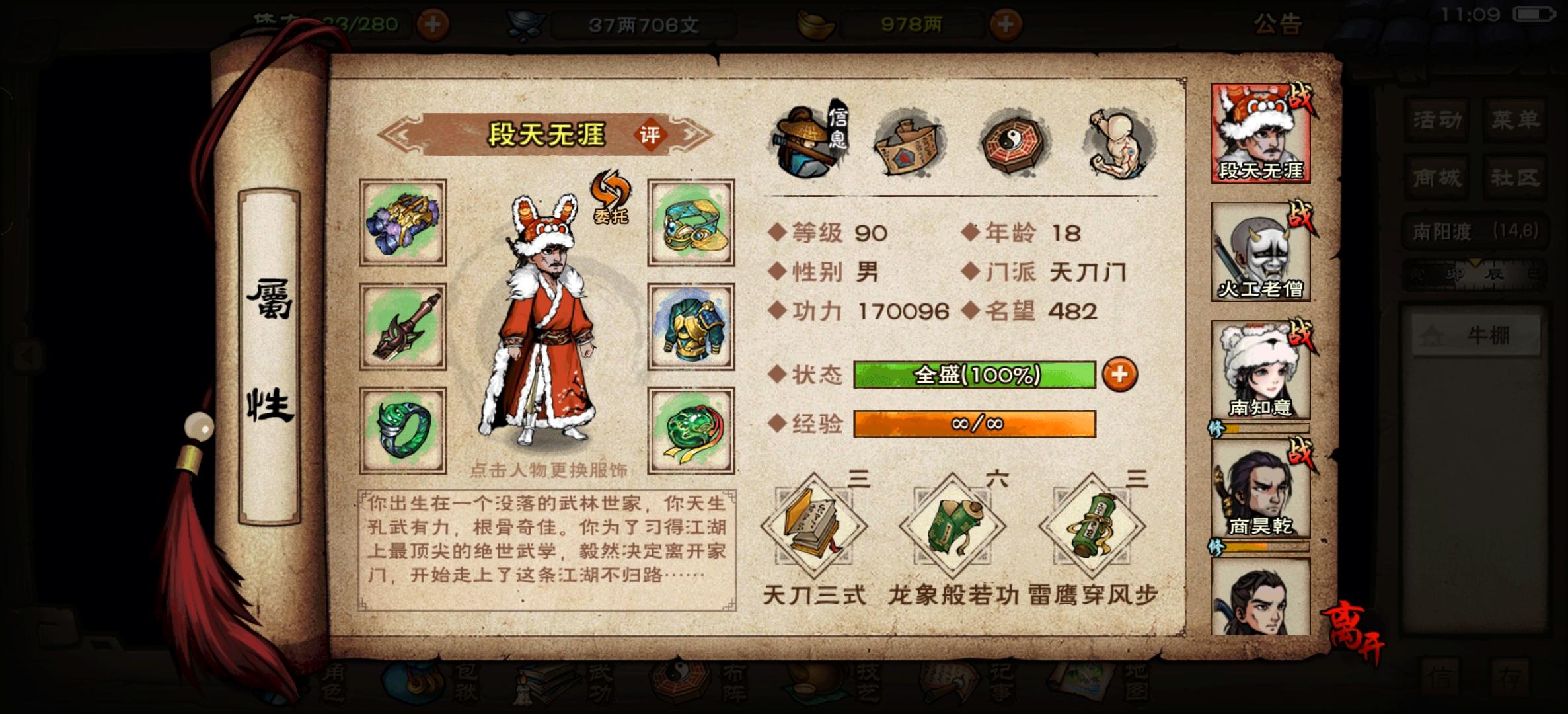Expand the 活动 activities panel
Viewport: 1568px width, 714px height.
pos(1435,120)
